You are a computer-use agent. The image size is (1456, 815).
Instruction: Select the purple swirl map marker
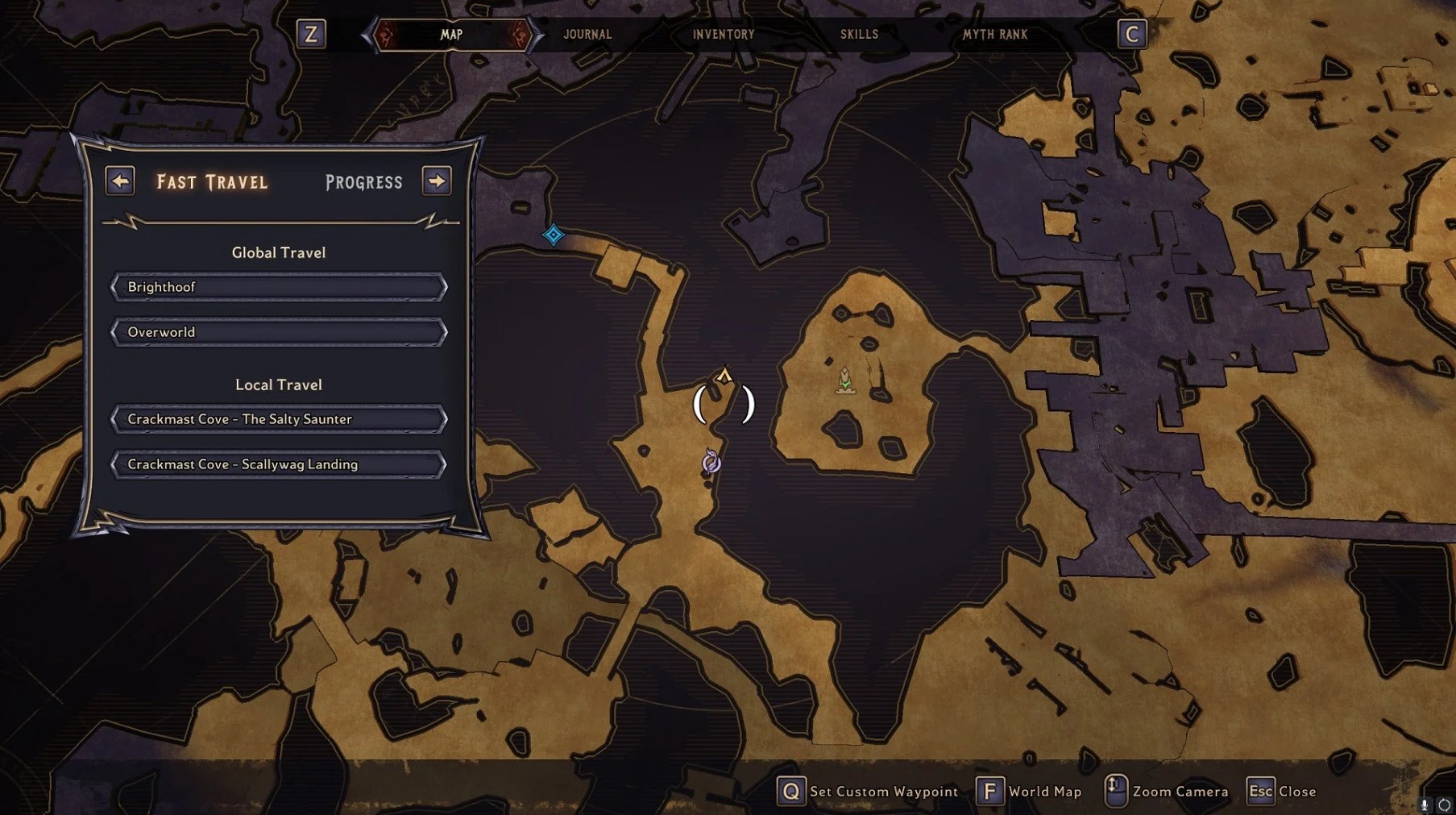[711, 462]
